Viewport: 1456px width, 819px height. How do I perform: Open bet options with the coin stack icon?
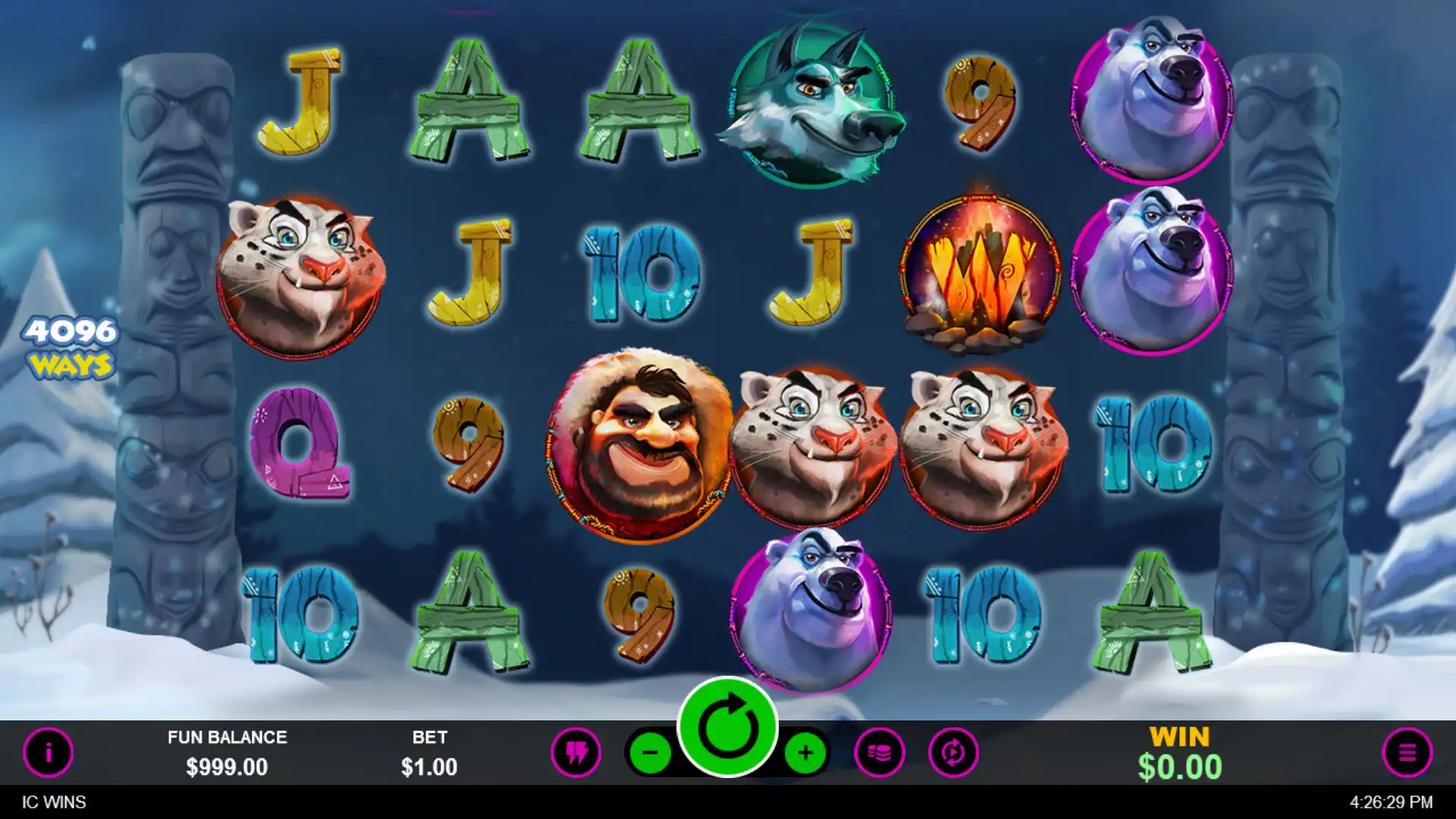(x=879, y=752)
